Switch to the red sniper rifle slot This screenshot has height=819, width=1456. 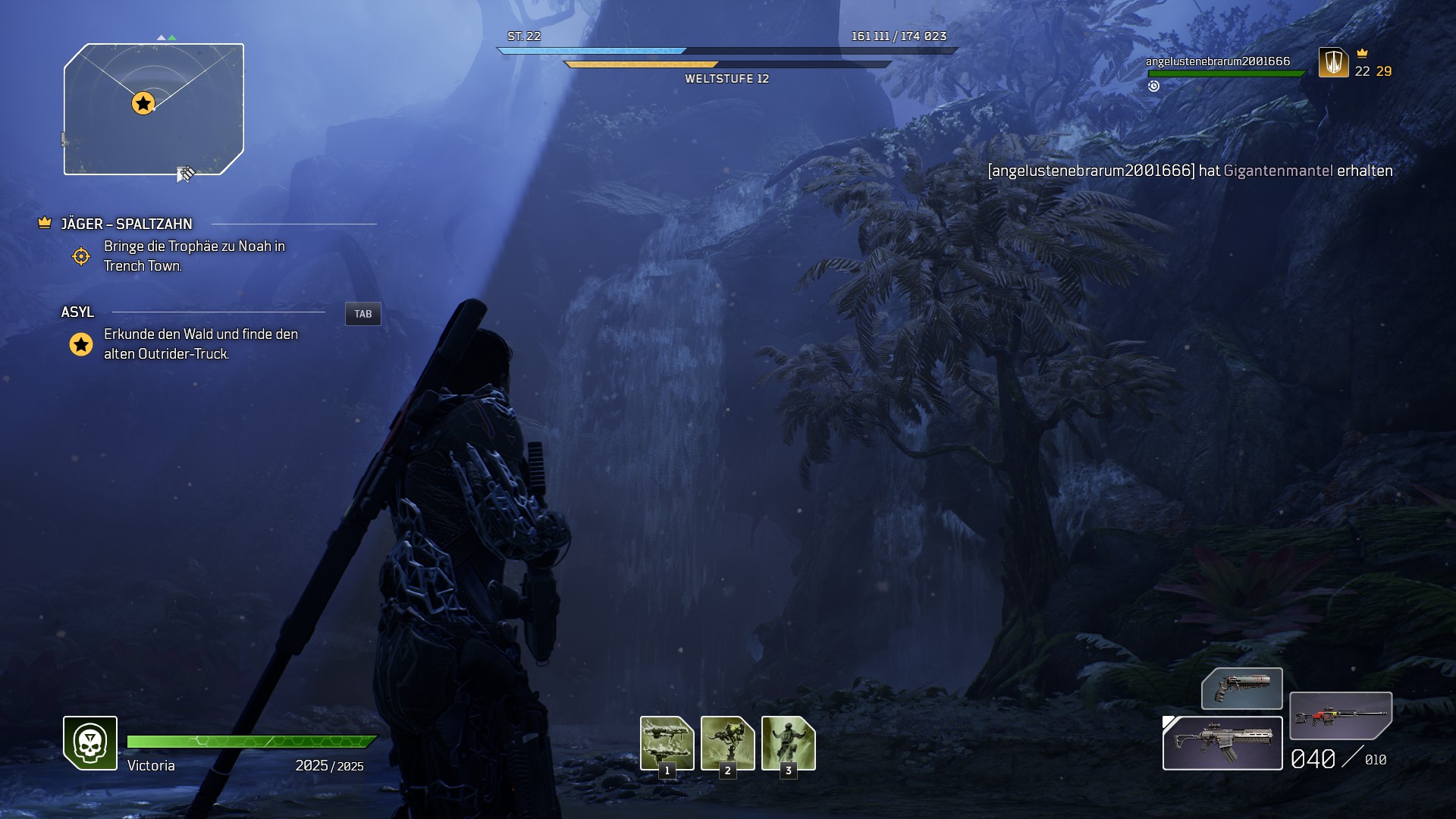coord(1340,715)
